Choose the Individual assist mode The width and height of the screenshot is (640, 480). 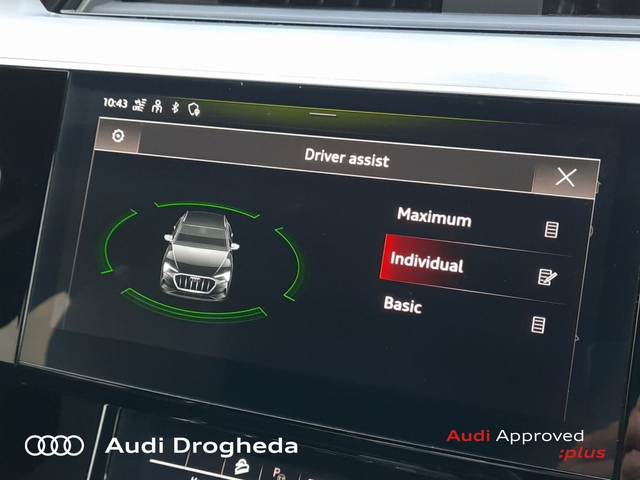point(427,264)
